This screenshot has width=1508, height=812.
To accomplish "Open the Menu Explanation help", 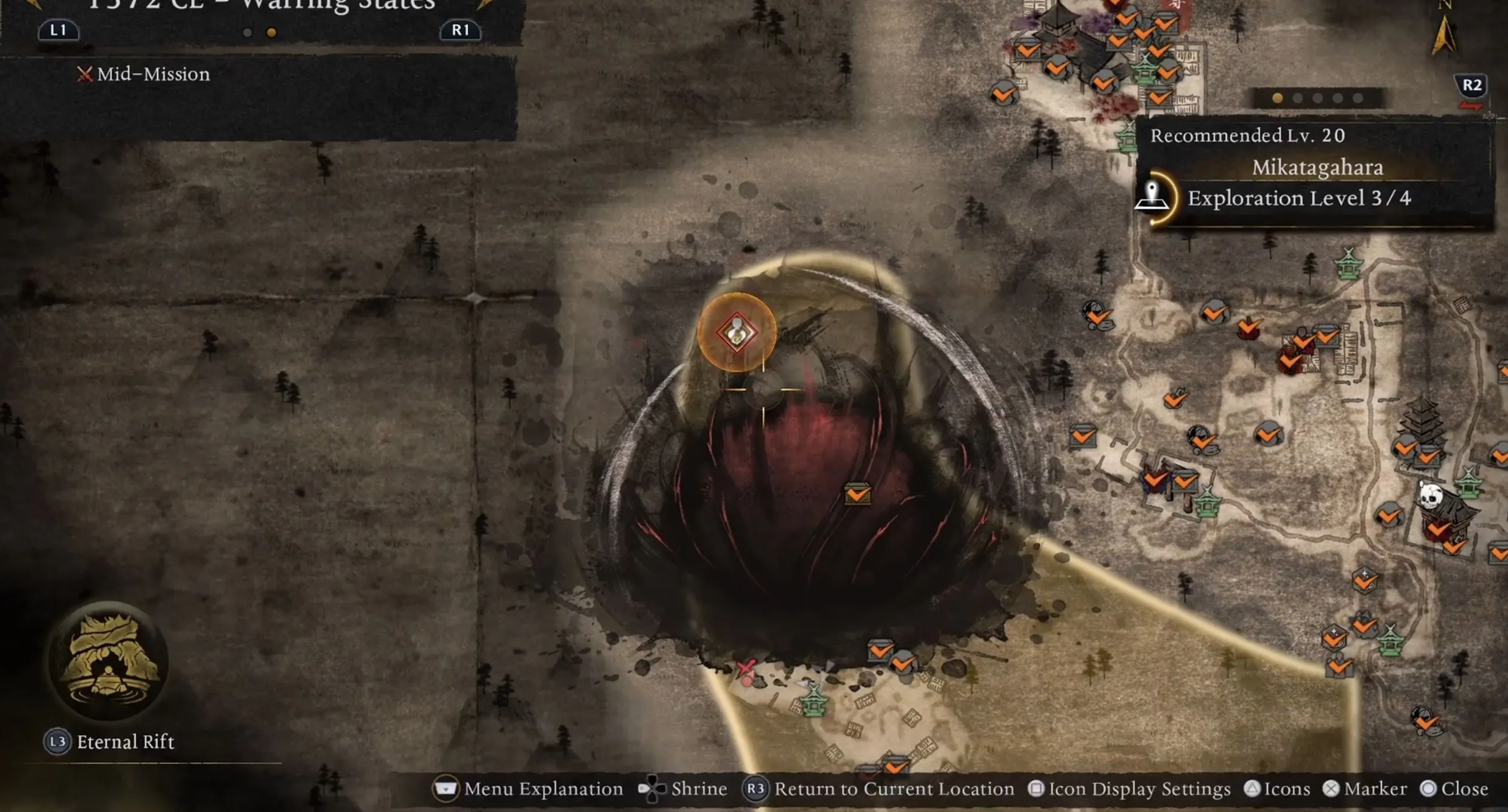I will pyautogui.click(x=528, y=789).
